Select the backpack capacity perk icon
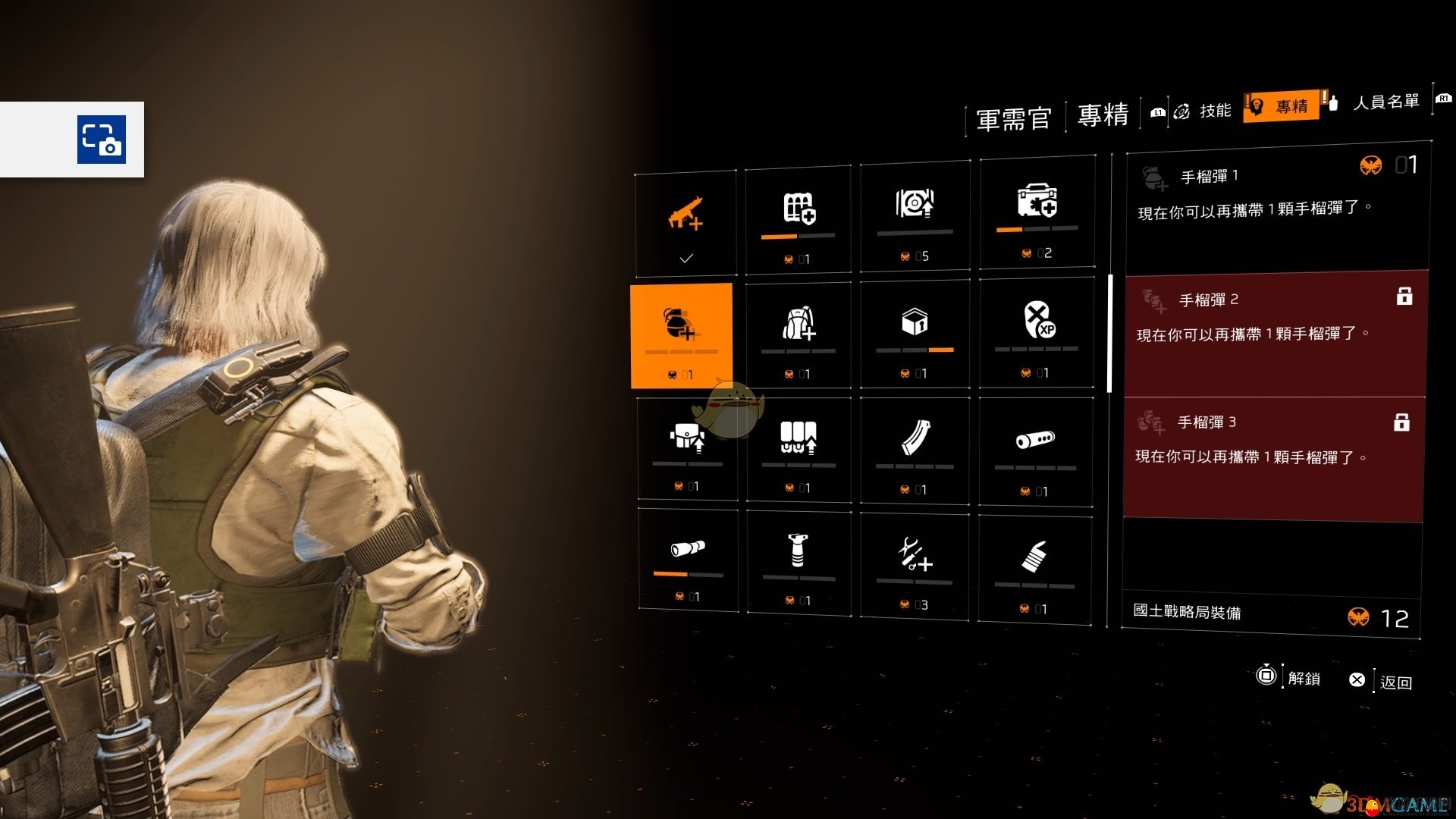Image resolution: width=1456 pixels, height=819 pixels. (x=799, y=332)
